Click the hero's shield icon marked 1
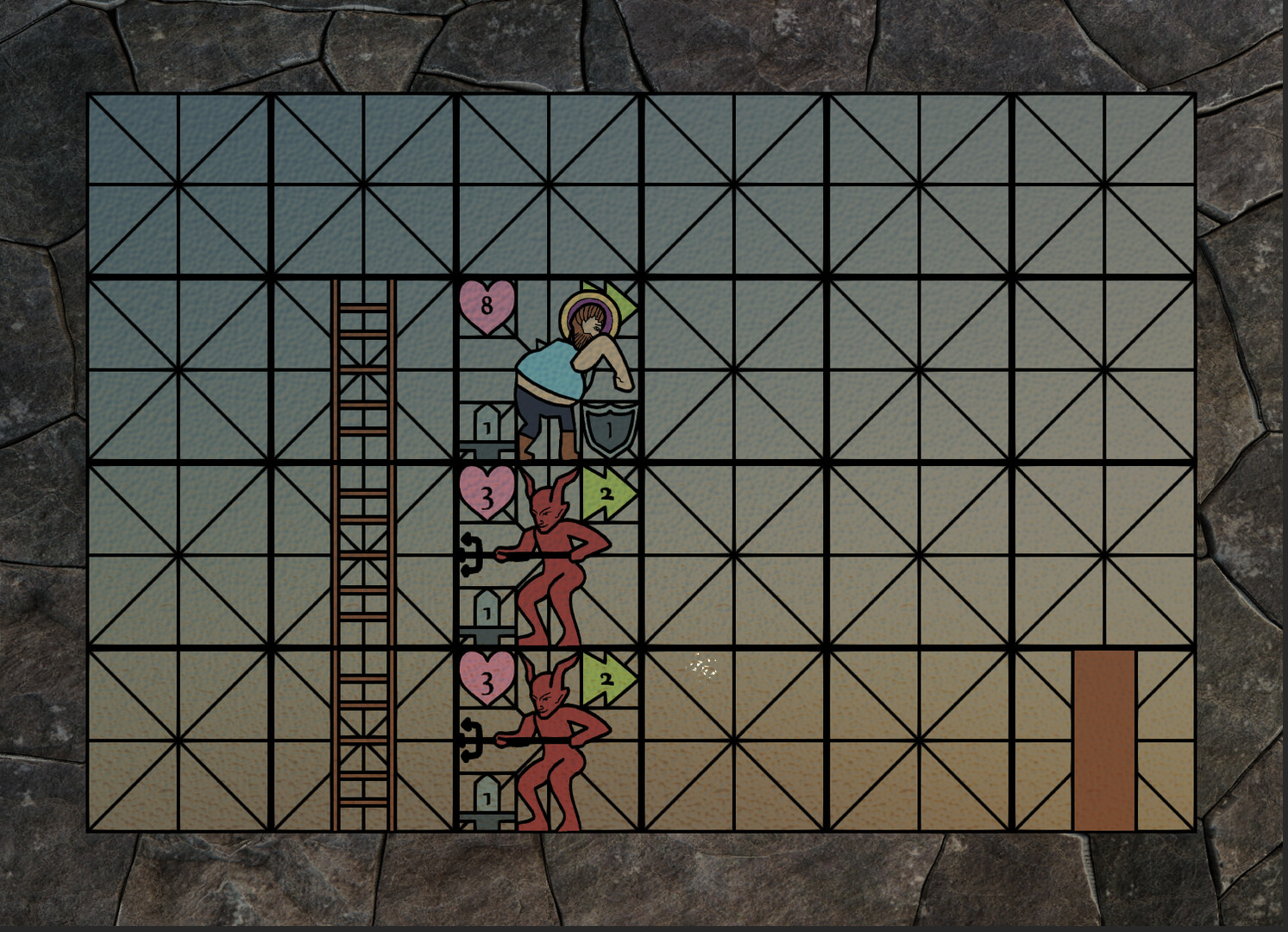 point(609,425)
